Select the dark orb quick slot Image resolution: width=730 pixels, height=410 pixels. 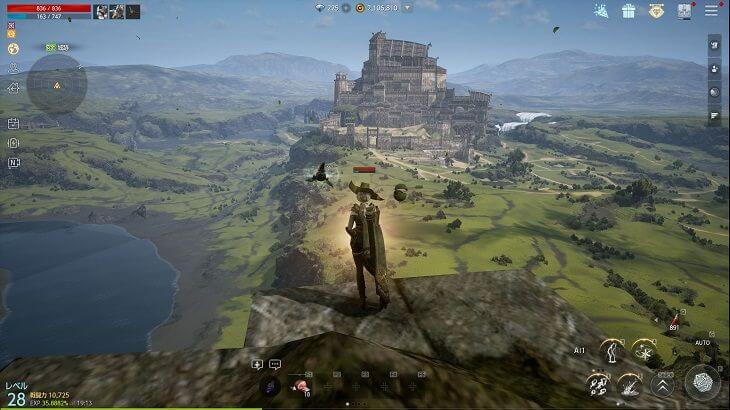pos(270,385)
